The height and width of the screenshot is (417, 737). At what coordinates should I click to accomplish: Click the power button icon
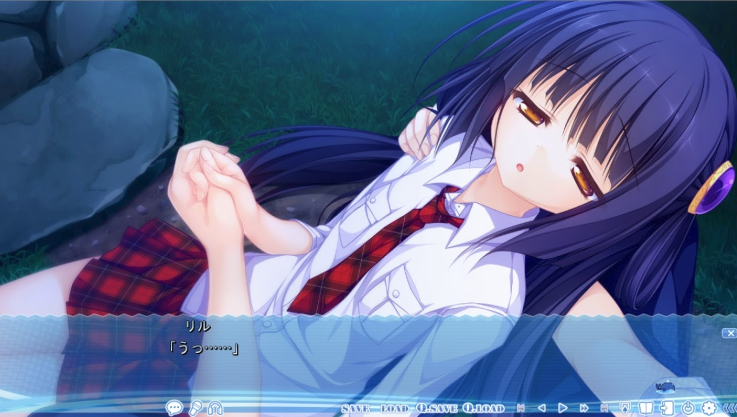(688, 408)
